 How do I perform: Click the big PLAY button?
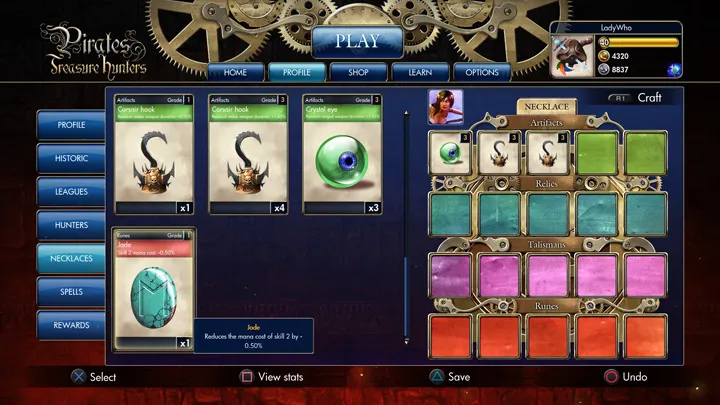tap(357, 42)
